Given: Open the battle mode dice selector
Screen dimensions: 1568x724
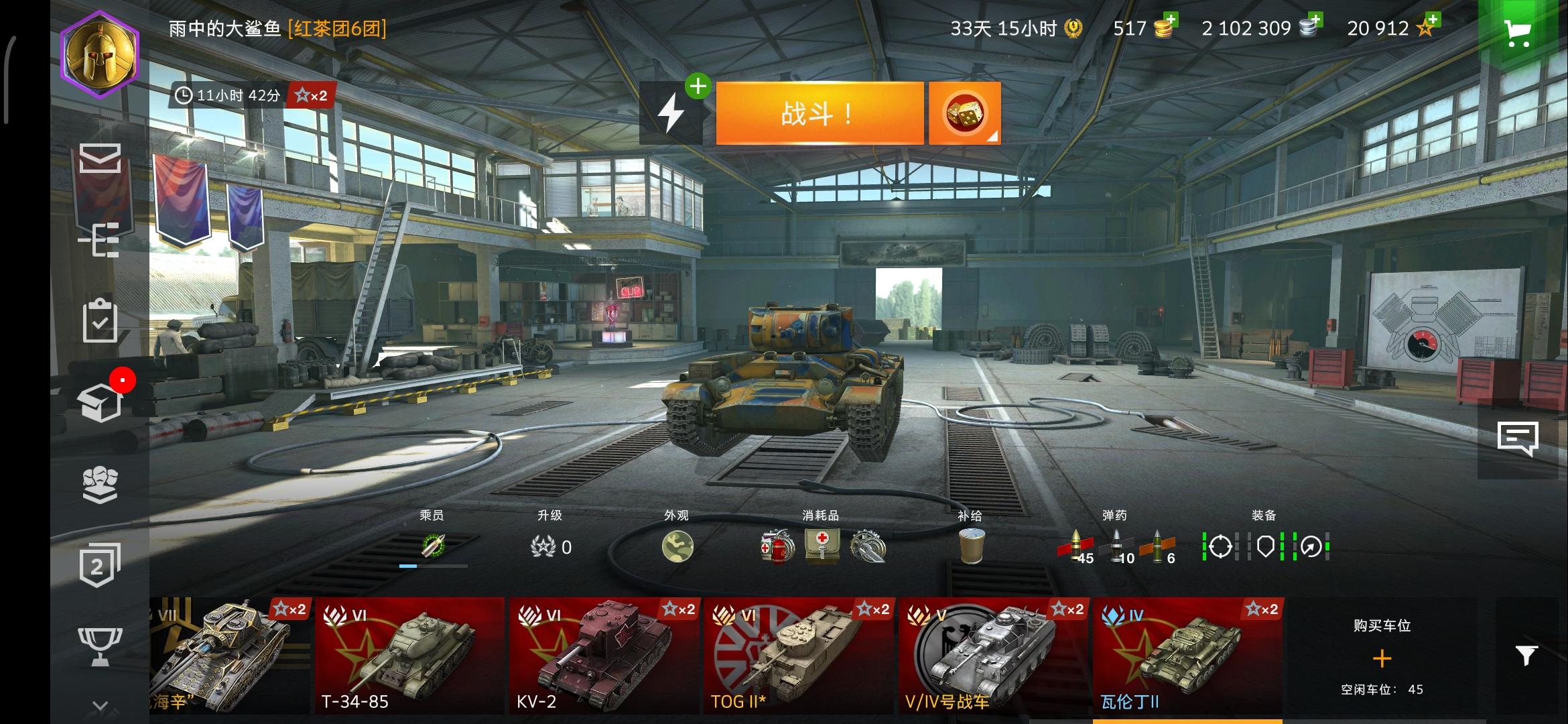Looking at the screenshot, I should click(x=963, y=113).
